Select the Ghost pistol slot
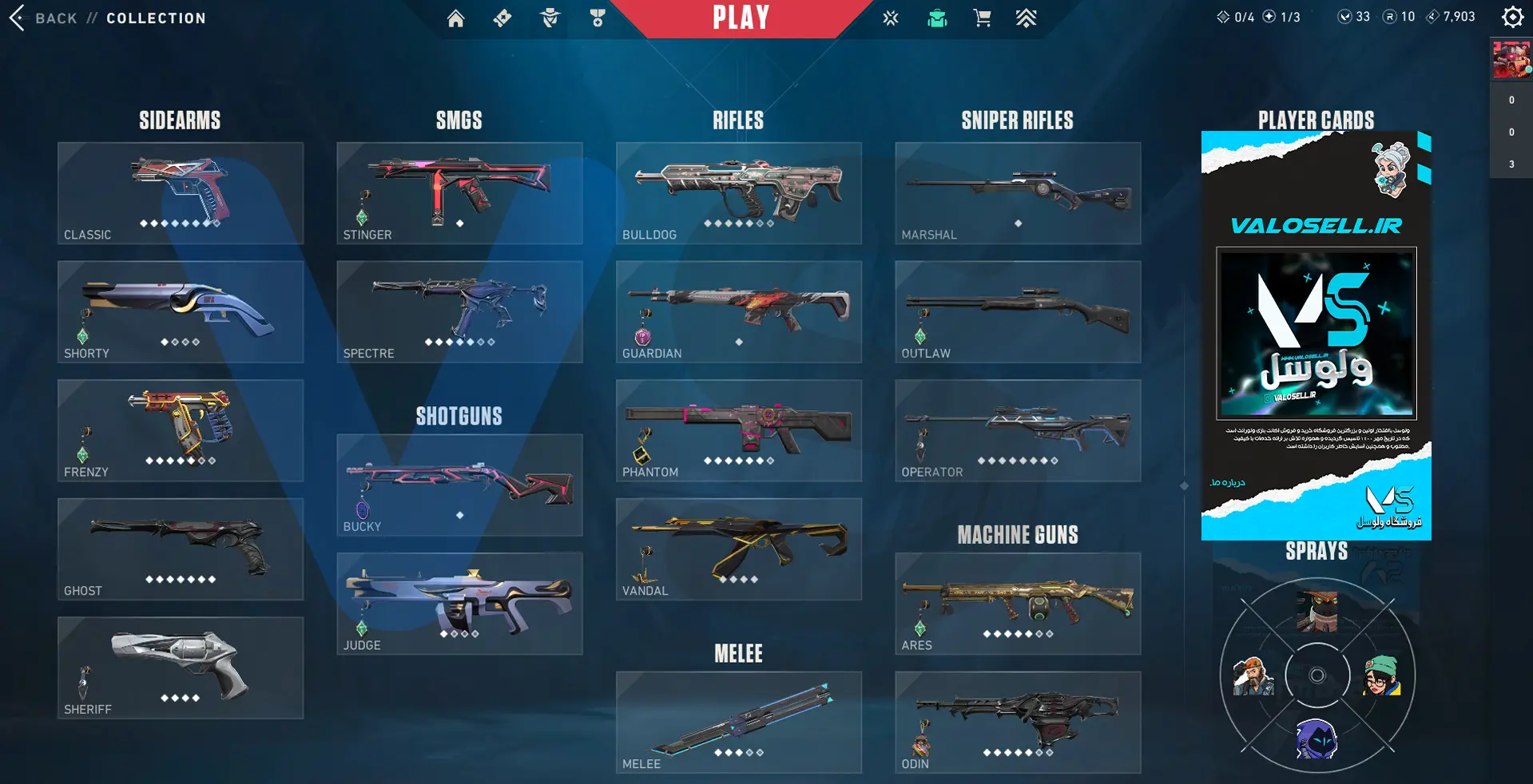Image resolution: width=1533 pixels, height=784 pixels. pyautogui.click(x=181, y=549)
